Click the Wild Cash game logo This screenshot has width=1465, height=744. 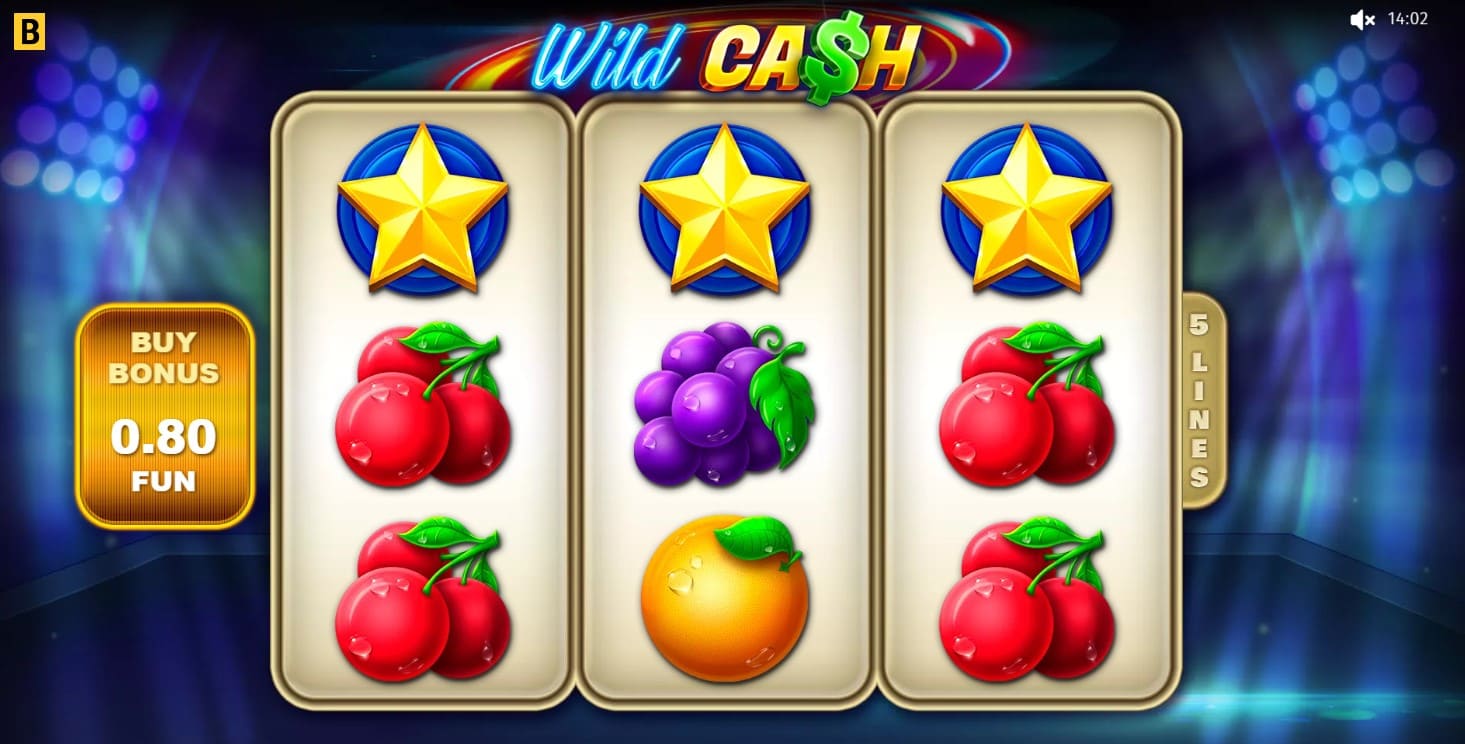[x=730, y=55]
